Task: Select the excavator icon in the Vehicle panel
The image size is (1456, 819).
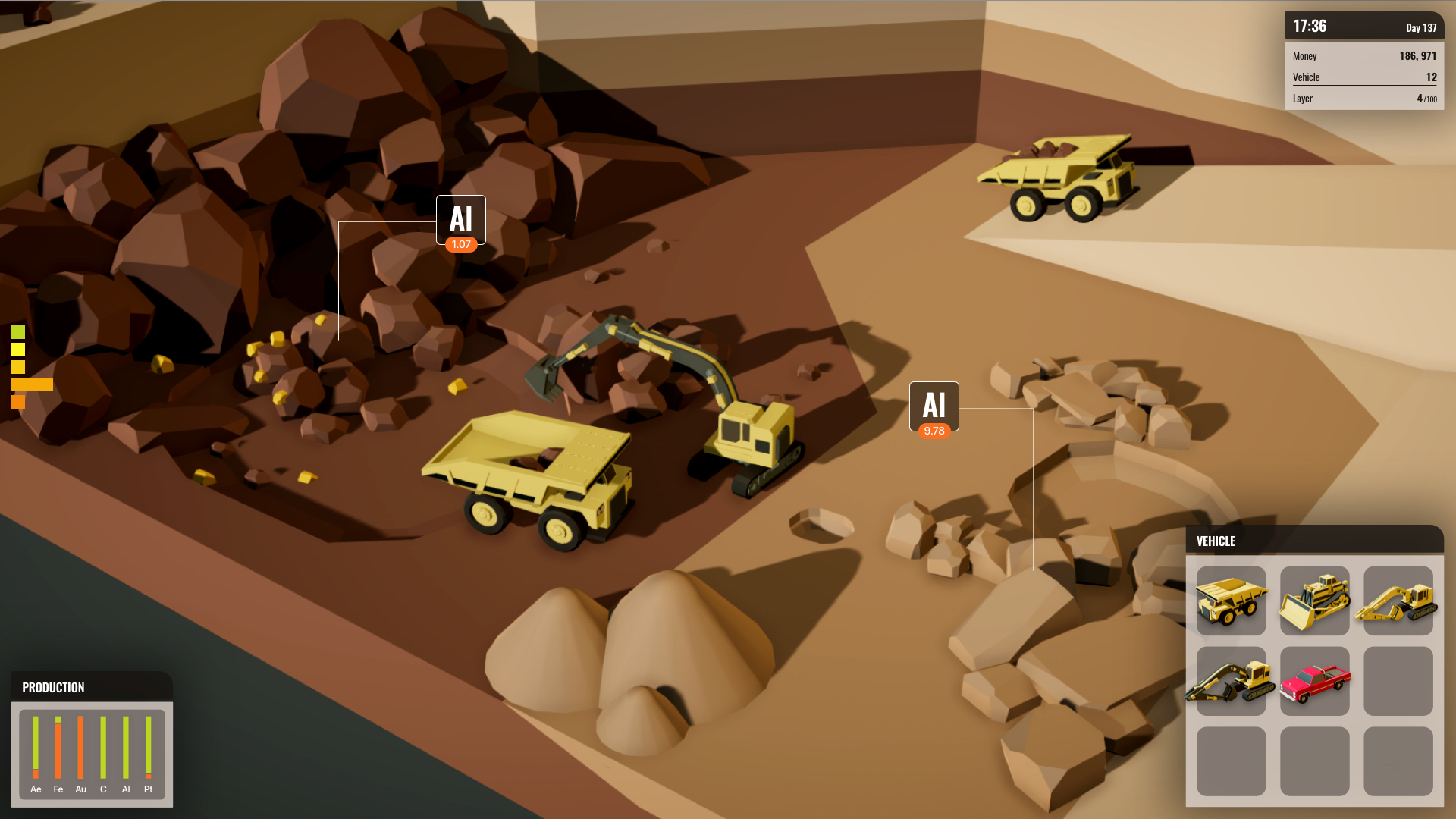Action: point(1398,601)
